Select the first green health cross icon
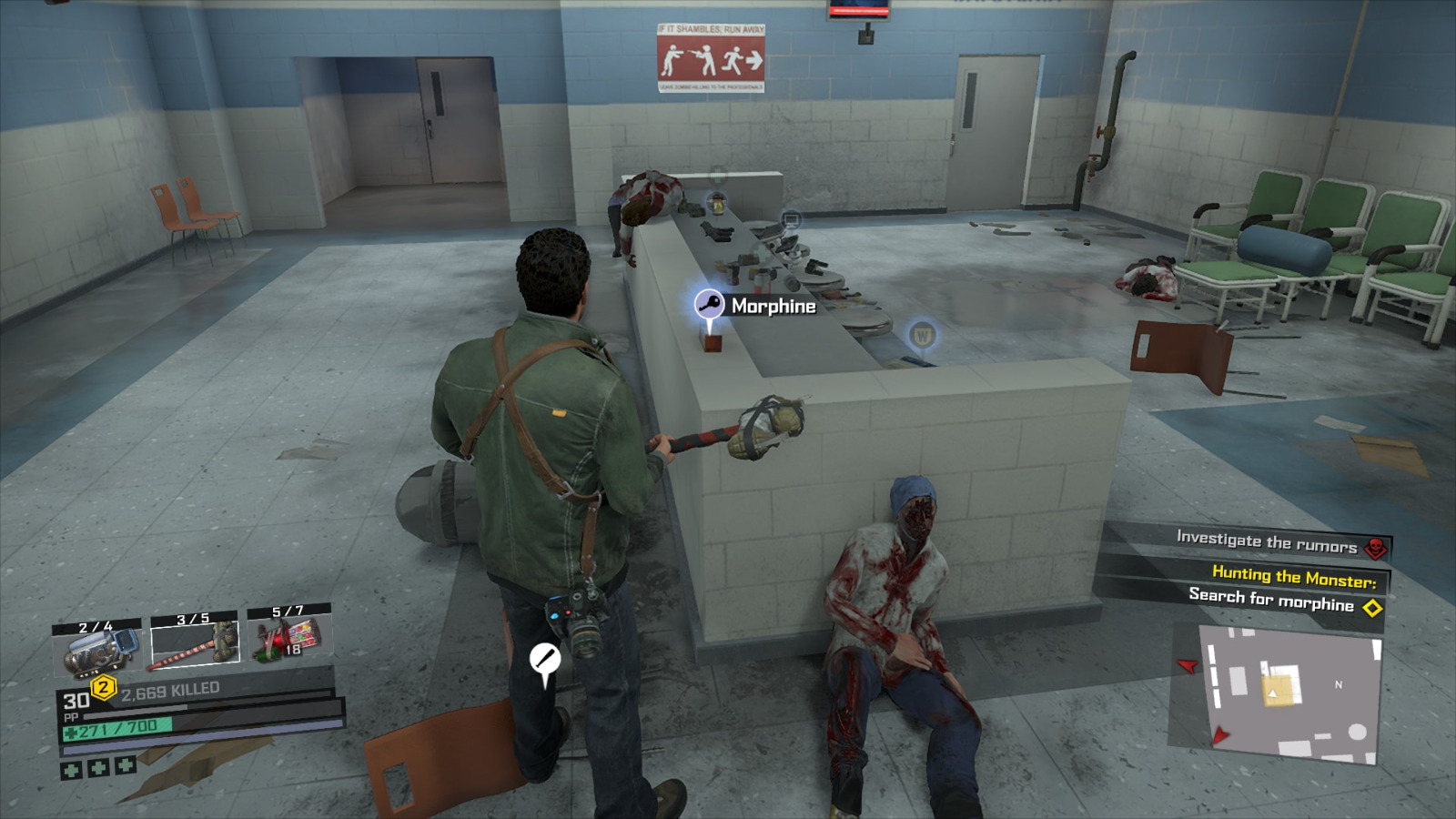The width and height of the screenshot is (1456, 819). click(73, 770)
